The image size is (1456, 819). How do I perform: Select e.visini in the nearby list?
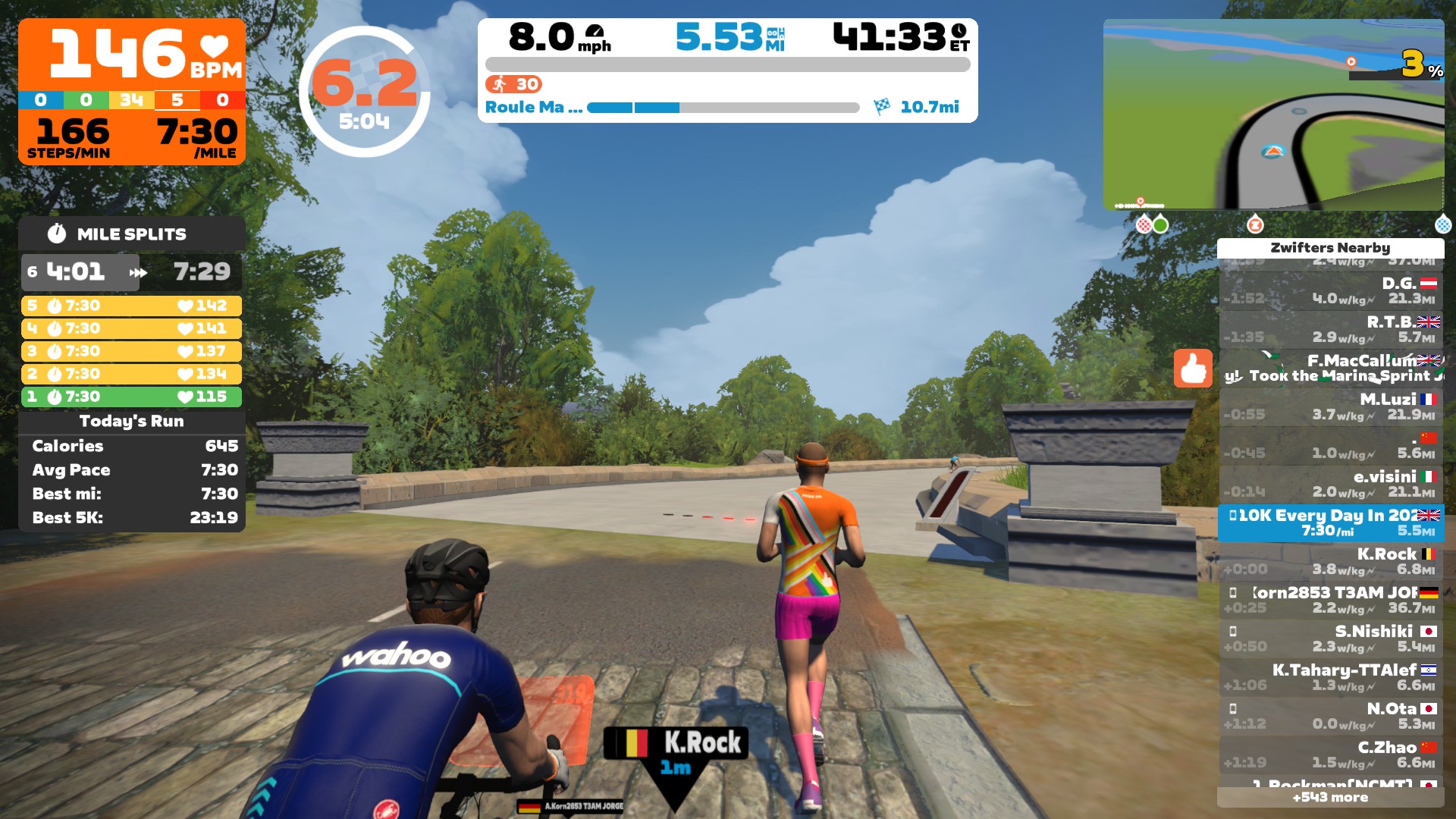point(1331,485)
